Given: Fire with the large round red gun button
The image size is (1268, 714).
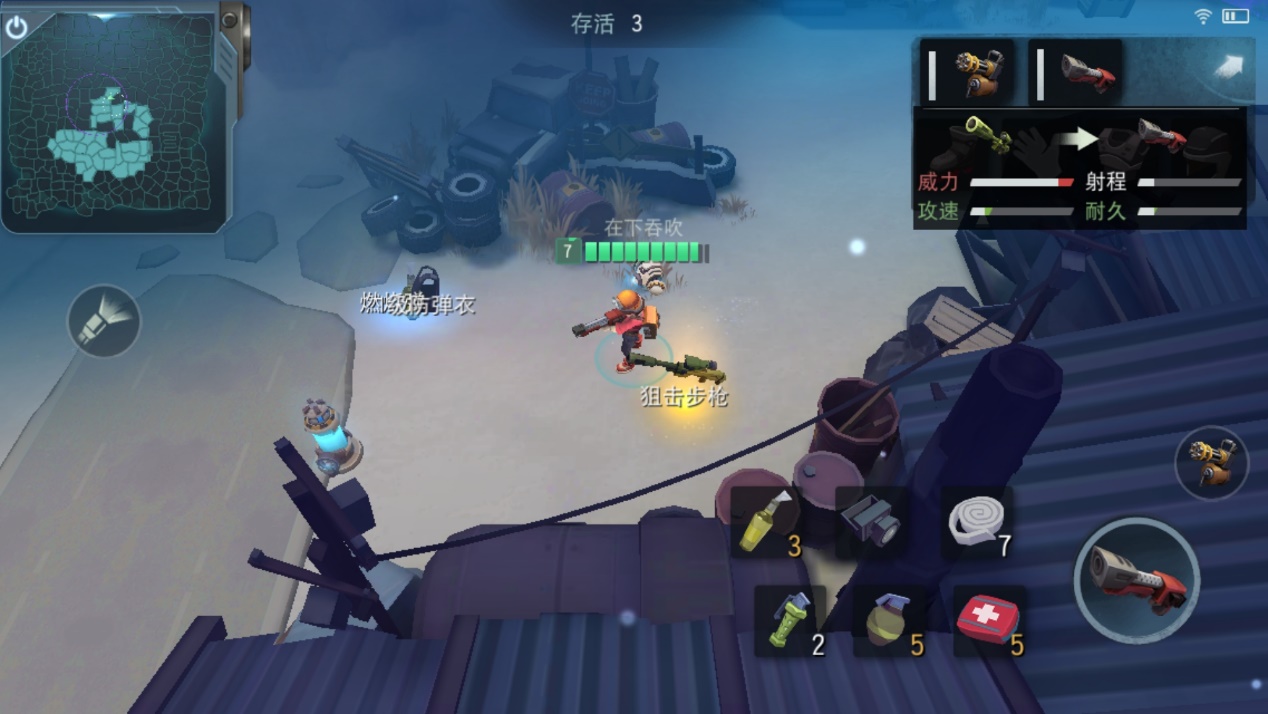Looking at the screenshot, I should [x=1136, y=580].
